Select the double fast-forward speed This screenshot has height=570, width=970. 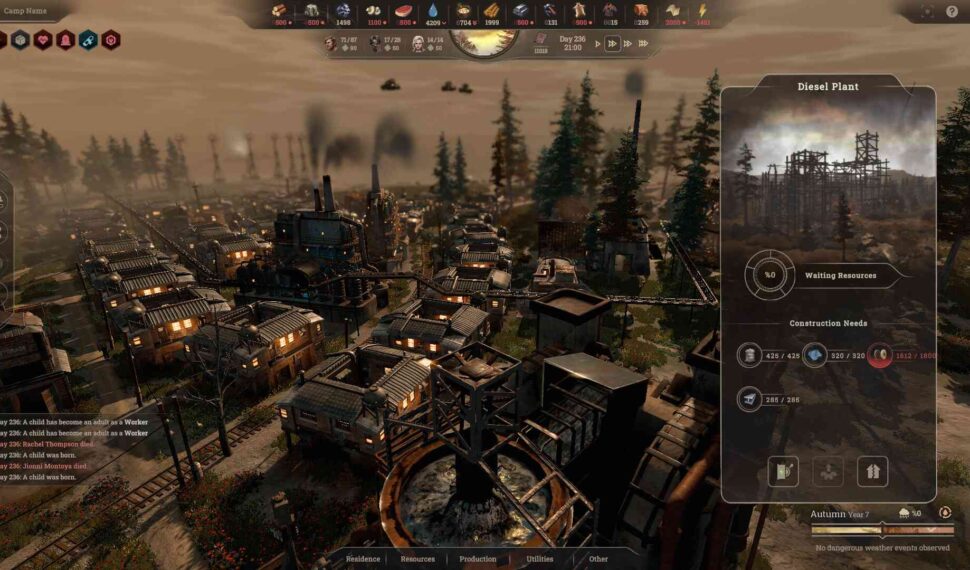click(613, 44)
